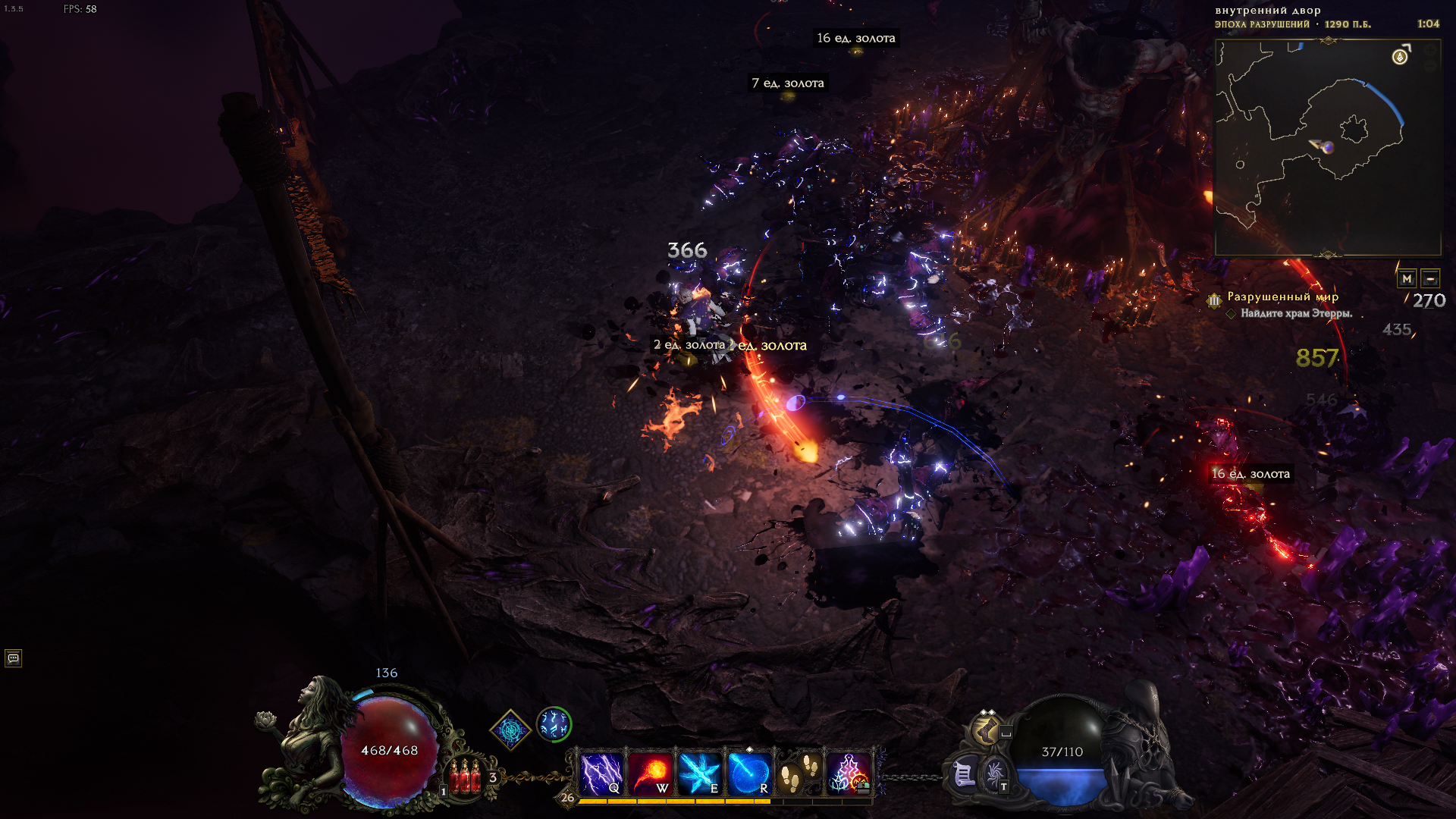Activate the purple lightning skill
1456x819 pixels.
click(x=601, y=773)
